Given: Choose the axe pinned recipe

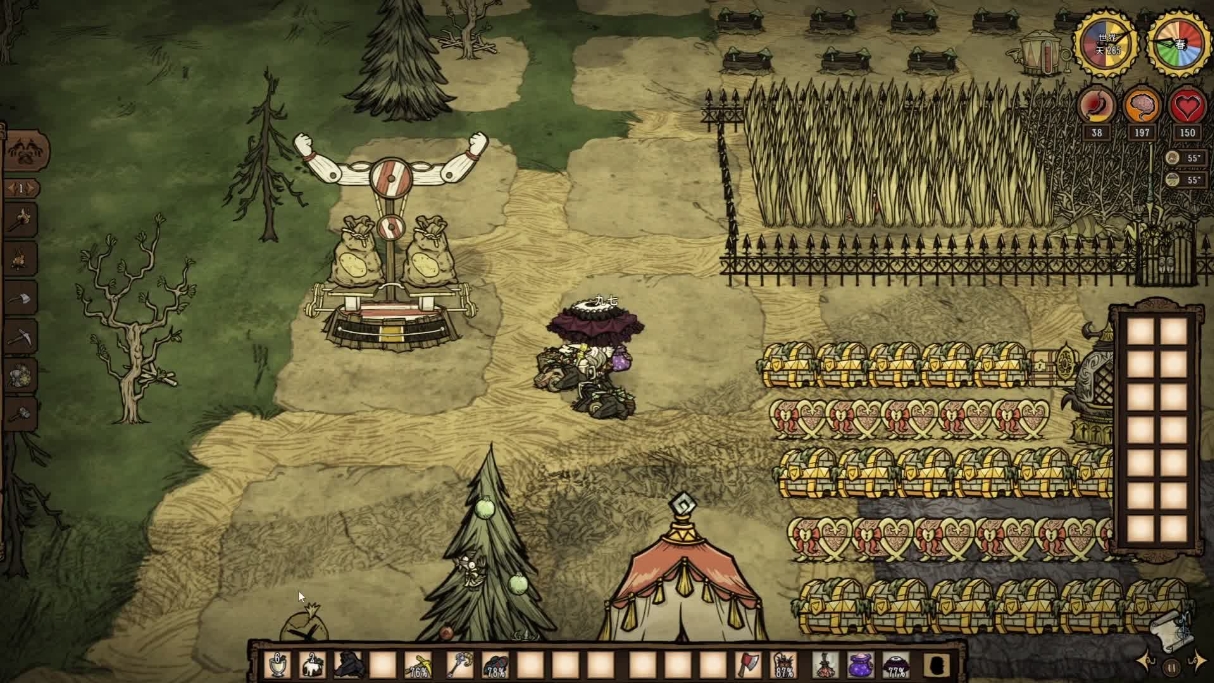Looking at the screenshot, I should 21,298.
